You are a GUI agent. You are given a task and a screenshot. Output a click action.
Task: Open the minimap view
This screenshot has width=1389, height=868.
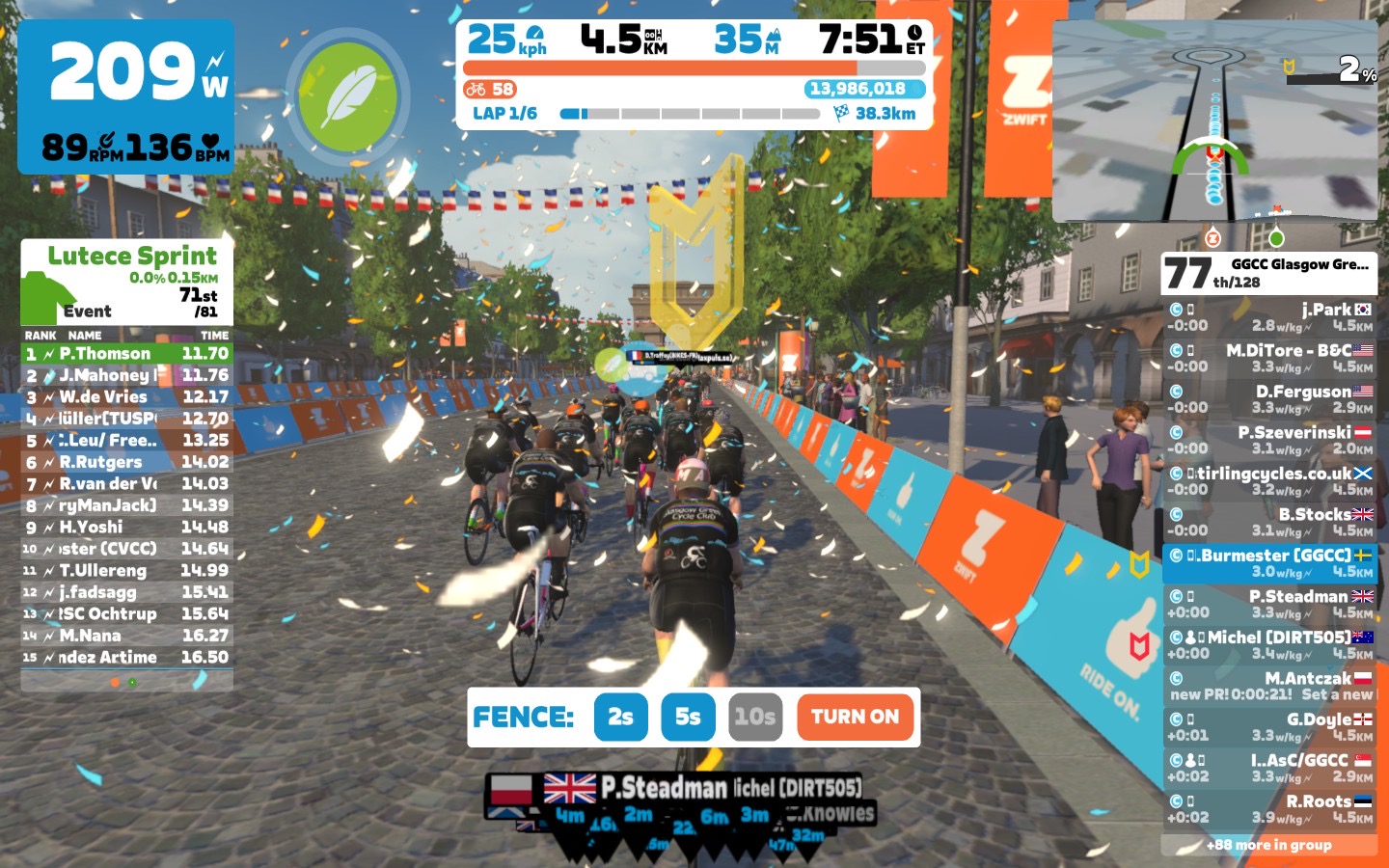[1215, 122]
